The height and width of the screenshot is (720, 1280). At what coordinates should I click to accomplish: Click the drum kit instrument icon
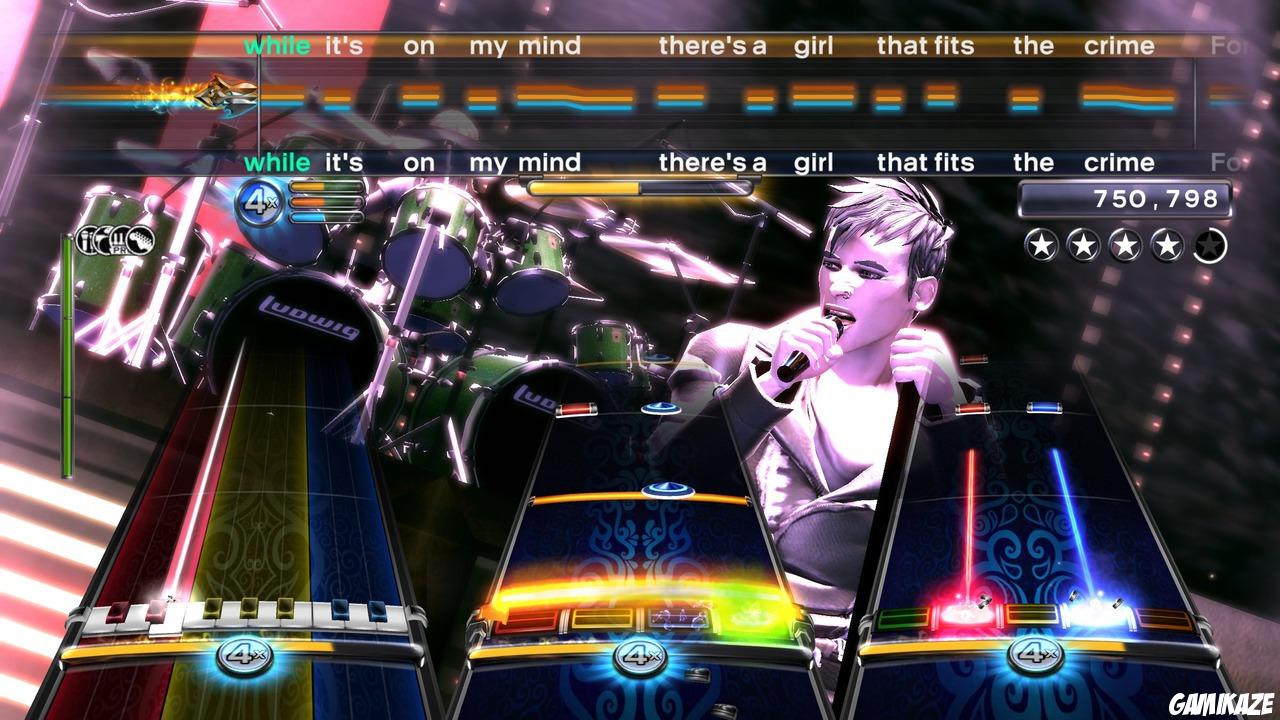coord(104,240)
